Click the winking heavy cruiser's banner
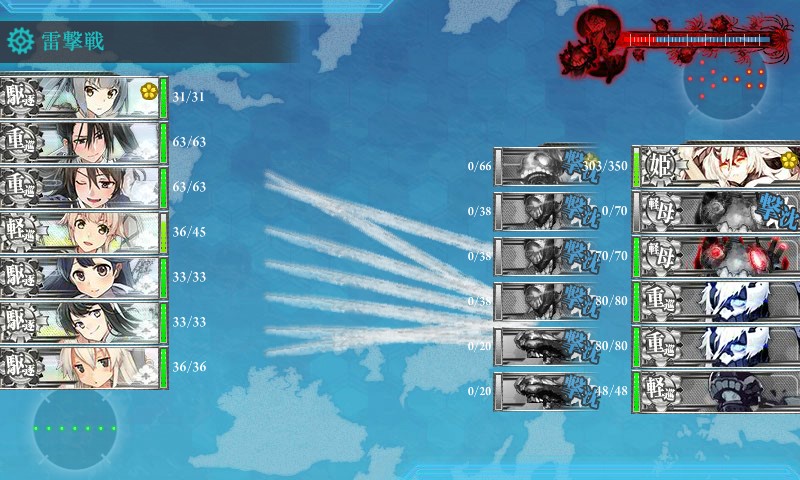Image resolution: width=800 pixels, height=480 pixels. coord(80,187)
